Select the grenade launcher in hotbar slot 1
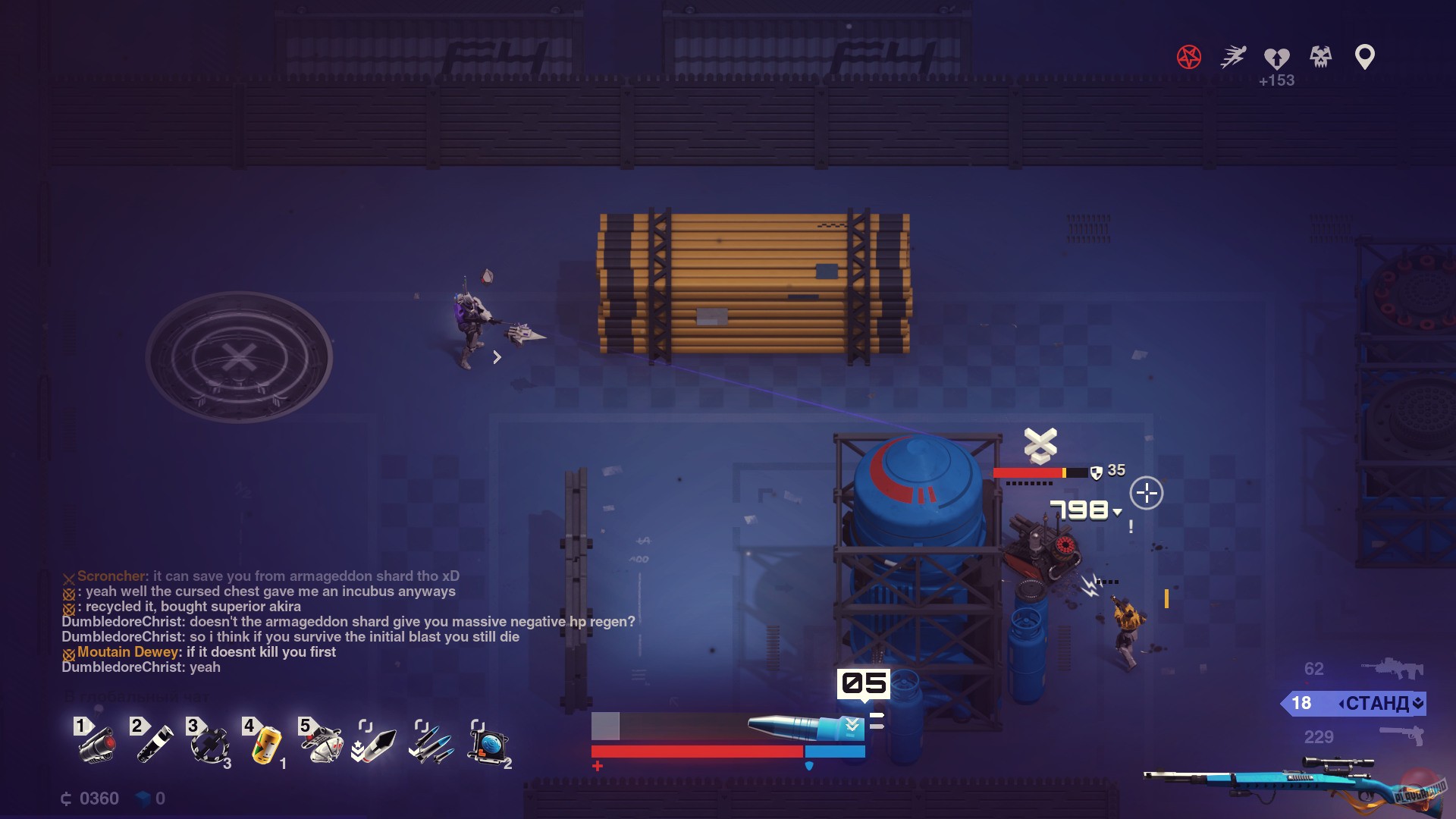The width and height of the screenshot is (1456, 819). tap(96, 744)
